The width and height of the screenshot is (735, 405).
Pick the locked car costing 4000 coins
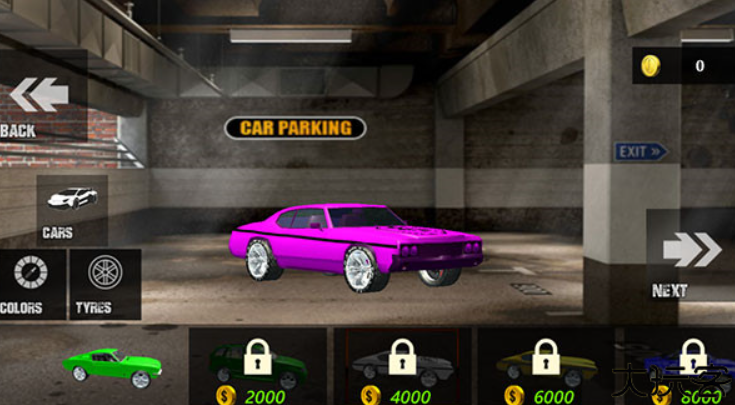[402, 366]
